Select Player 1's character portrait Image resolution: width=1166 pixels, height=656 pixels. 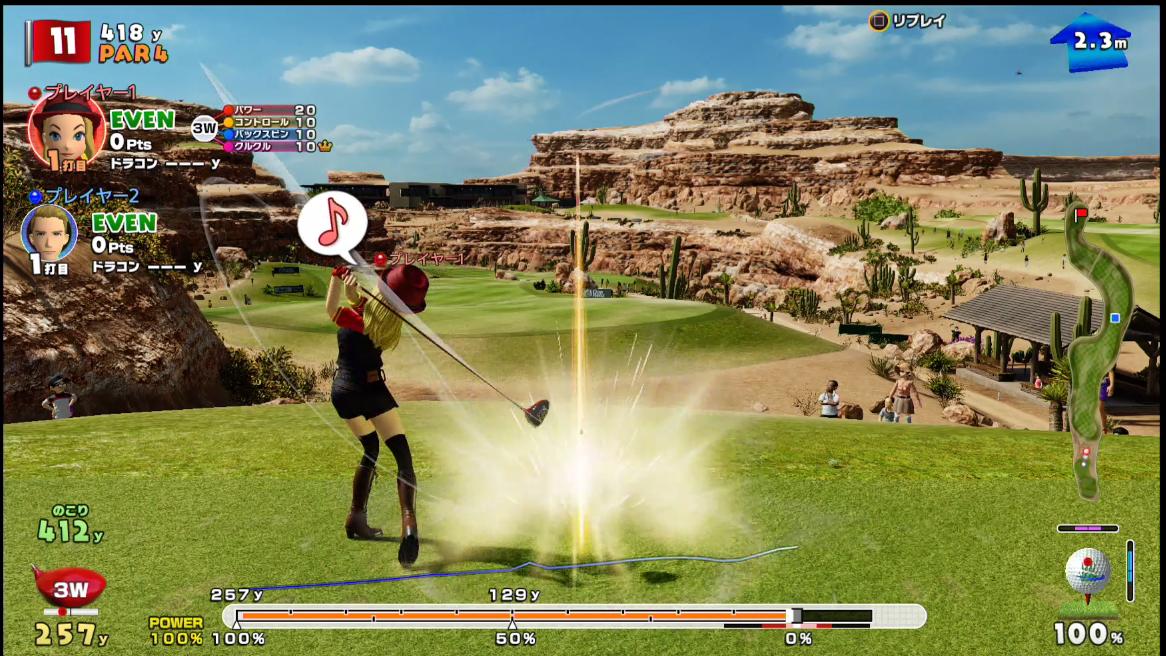[66, 131]
